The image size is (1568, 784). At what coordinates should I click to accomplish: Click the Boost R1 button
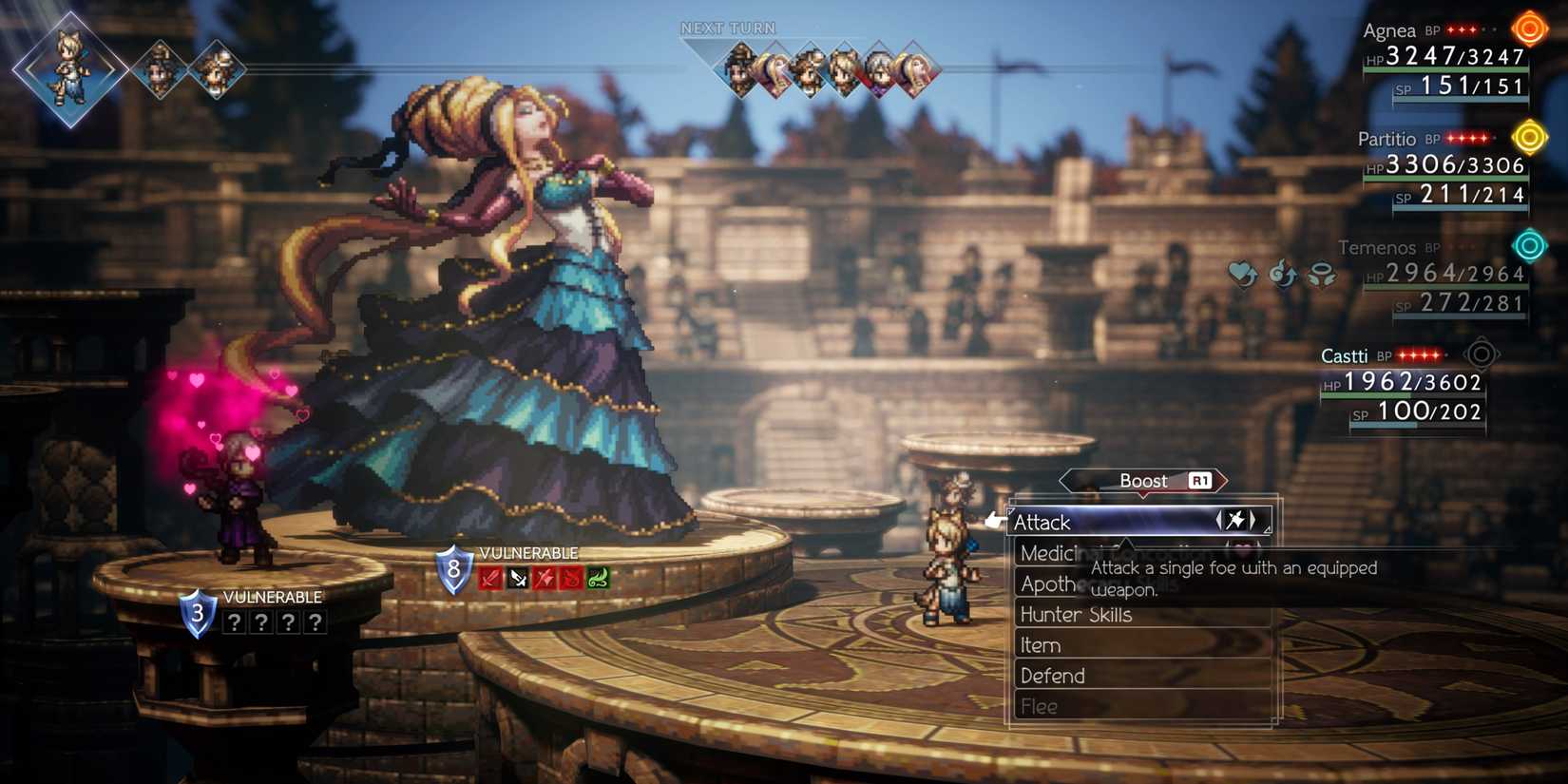click(x=1143, y=481)
